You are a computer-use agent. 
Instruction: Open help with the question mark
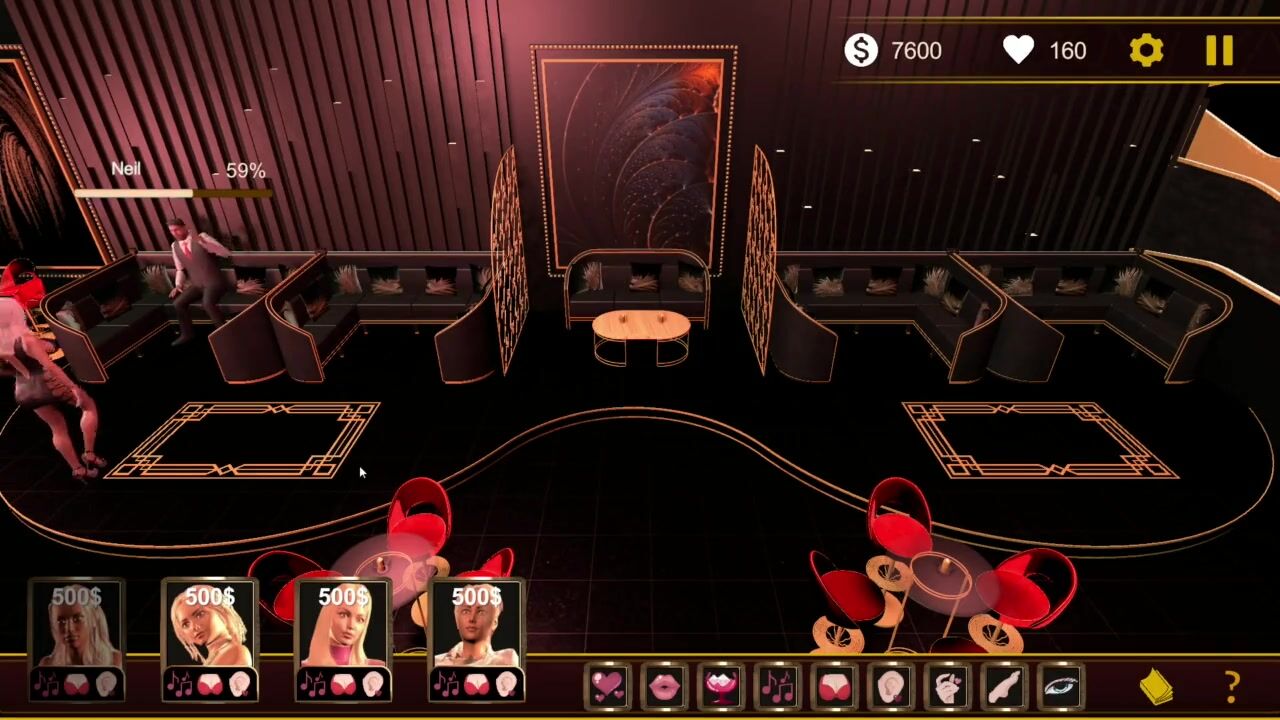[x=1232, y=687]
